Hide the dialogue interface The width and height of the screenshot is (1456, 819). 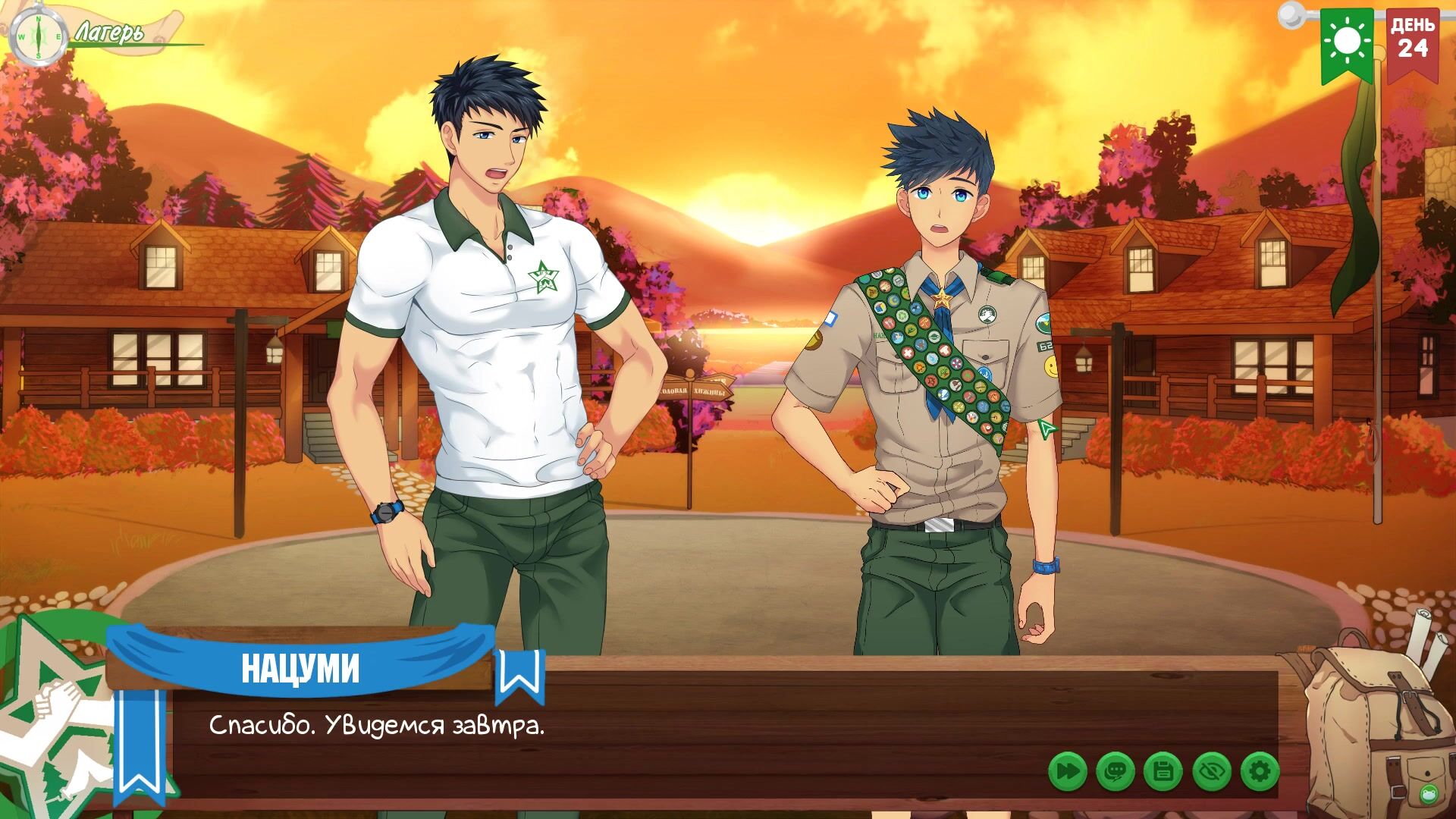click(1211, 772)
